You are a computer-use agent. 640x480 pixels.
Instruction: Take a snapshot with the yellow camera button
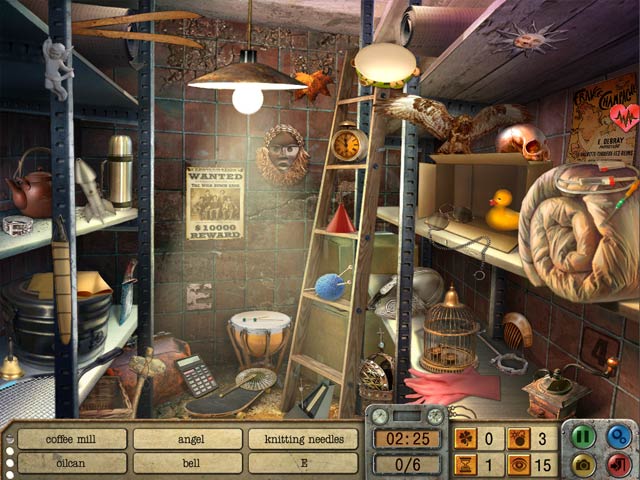(584, 464)
